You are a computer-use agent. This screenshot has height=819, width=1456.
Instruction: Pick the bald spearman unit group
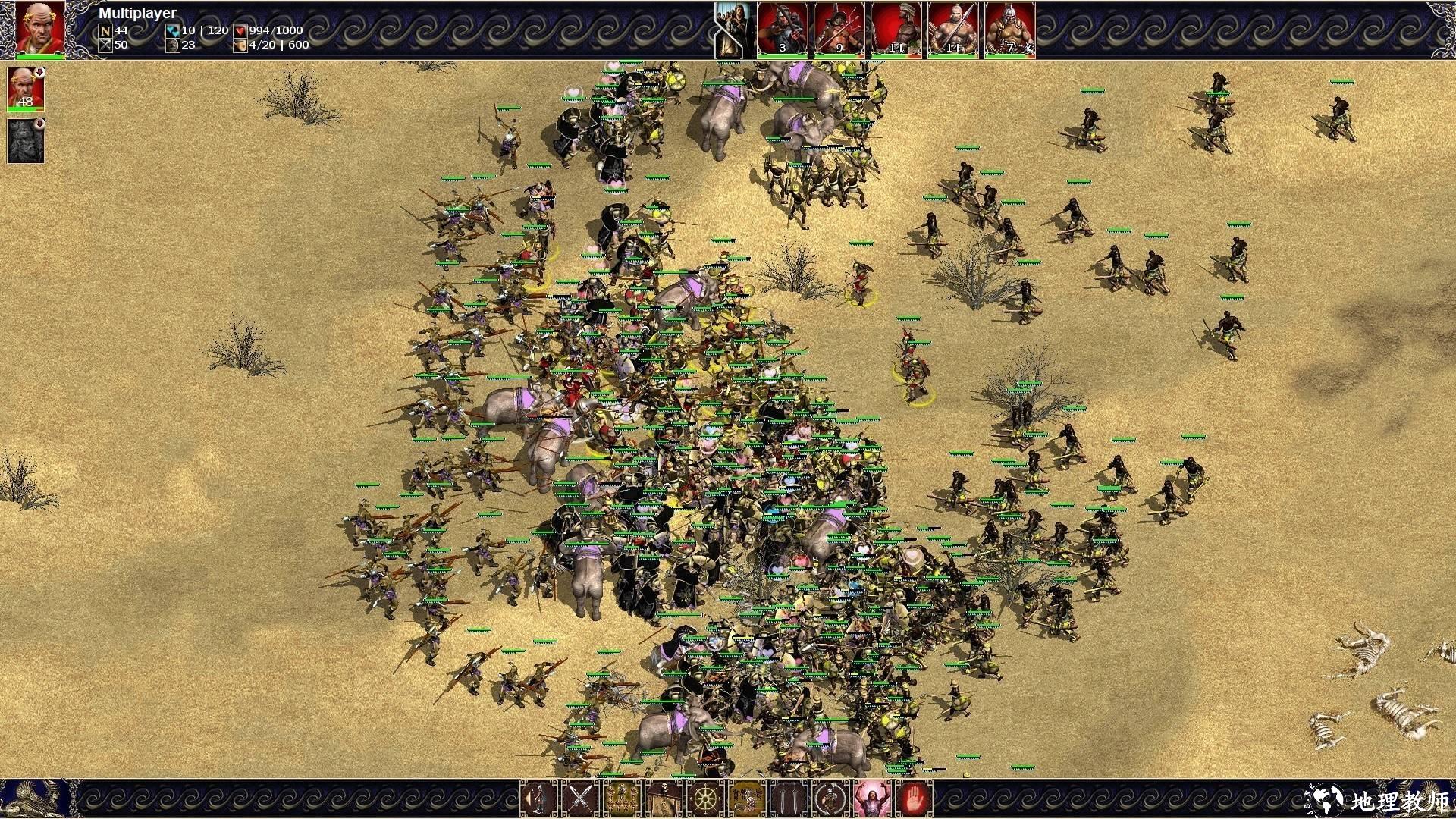tap(952, 29)
